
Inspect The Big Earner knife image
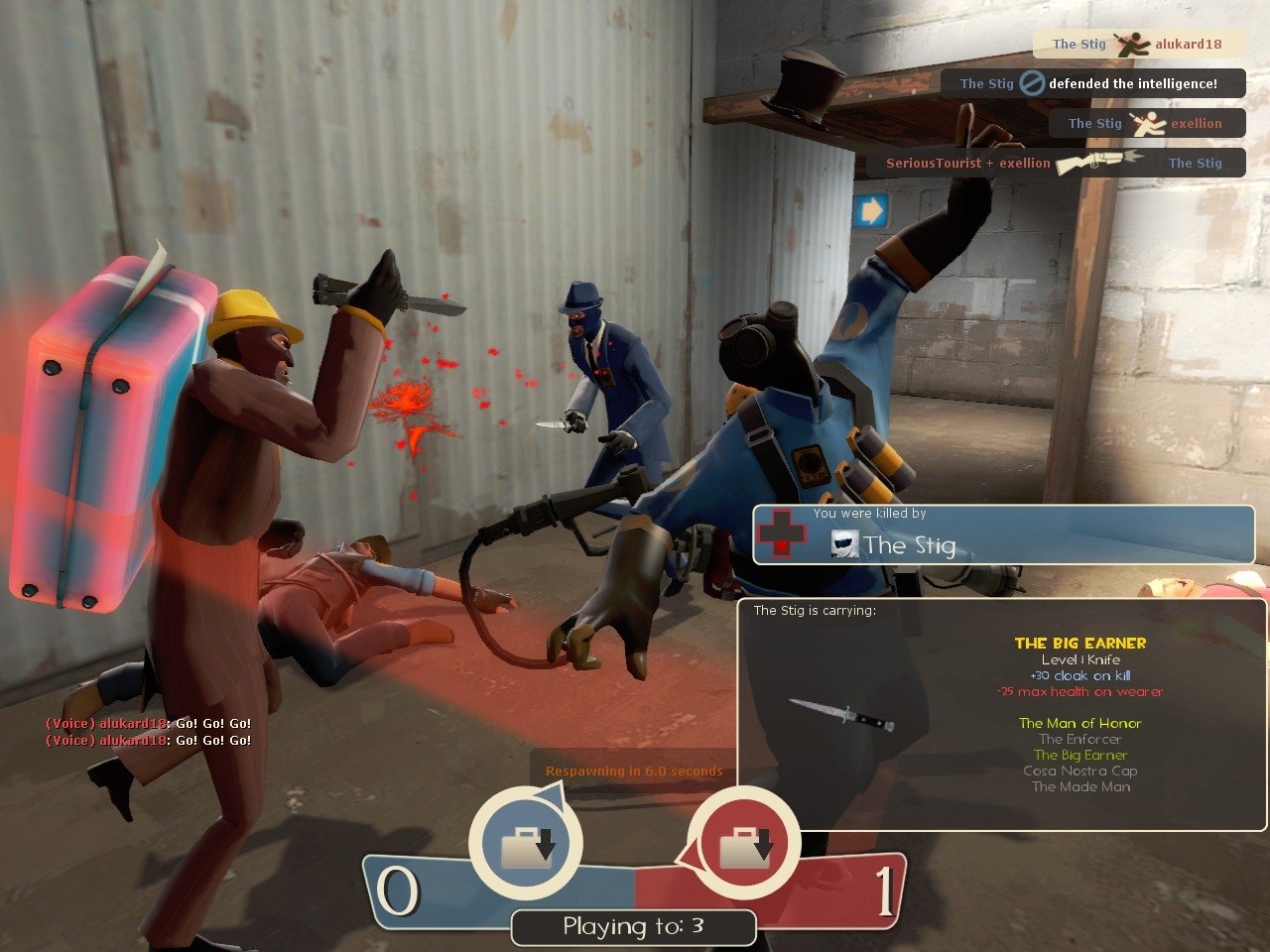pyautogui.click(x=841, y=714)
